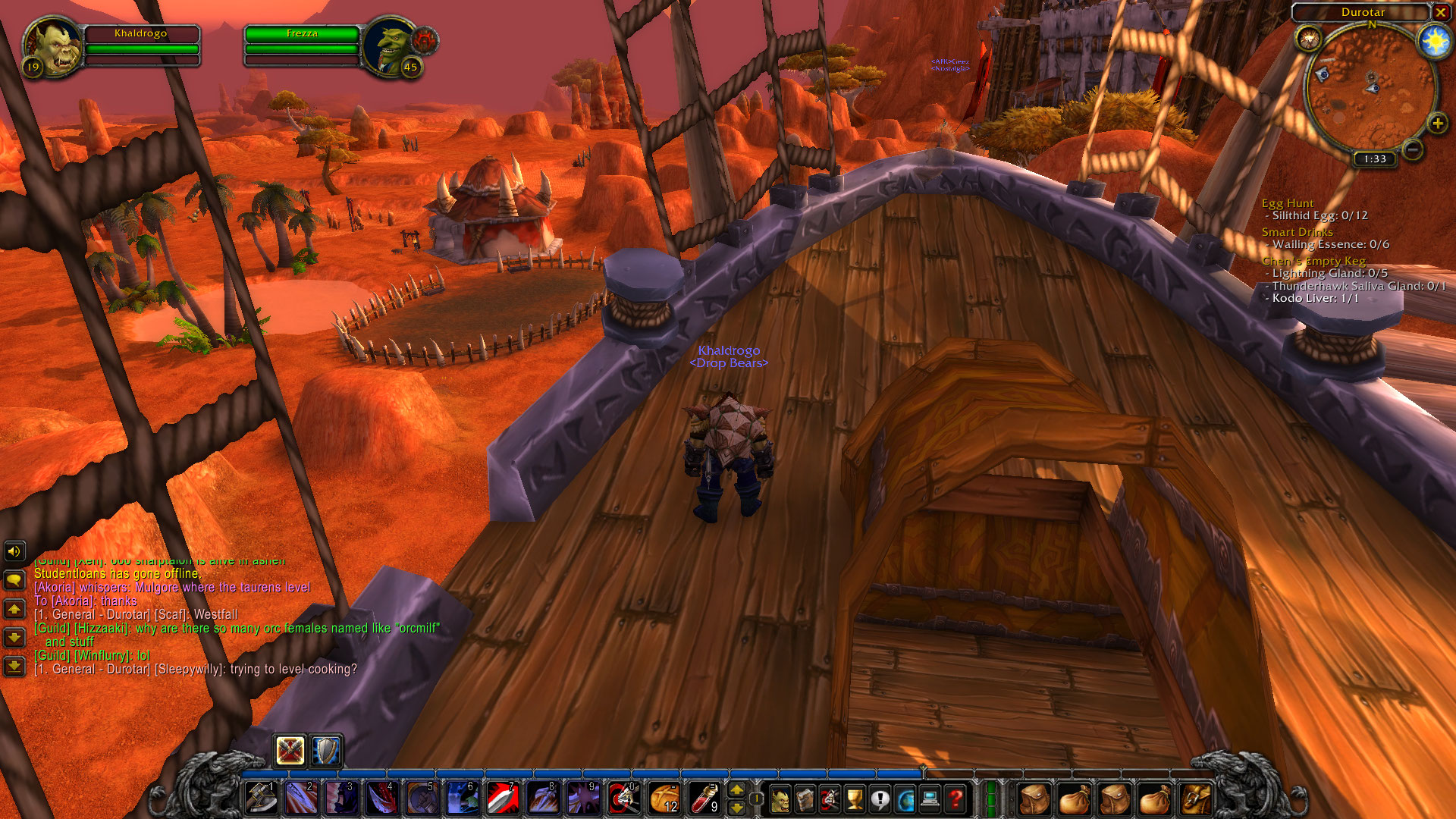1456x819 pixels.
Task: Open the Talents panel icon
Action: click(830, 799)
